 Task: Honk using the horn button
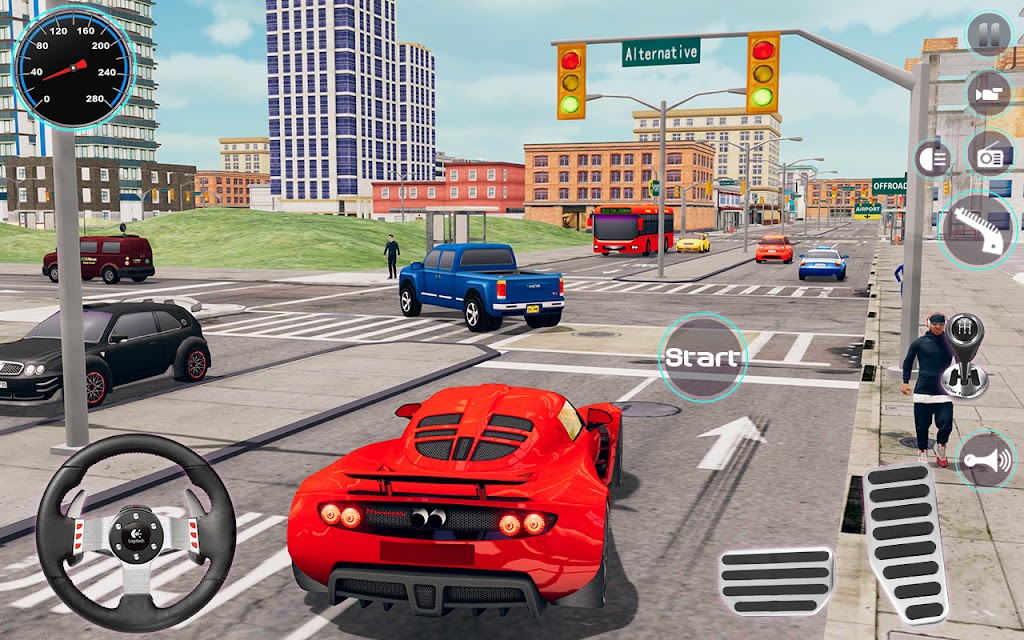[984, 460]
